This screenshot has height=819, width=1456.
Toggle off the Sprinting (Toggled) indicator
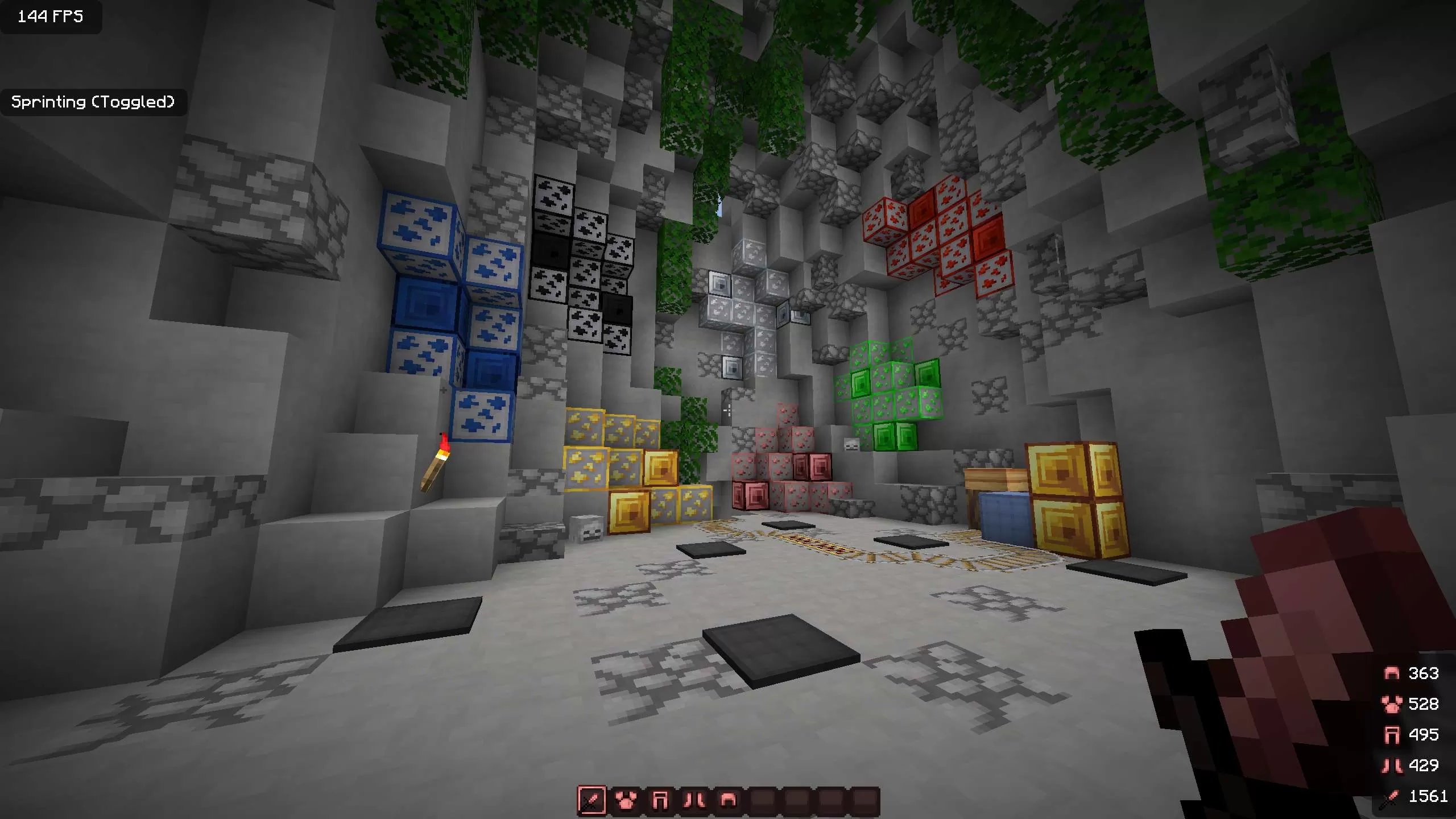[x=93, y=102]
